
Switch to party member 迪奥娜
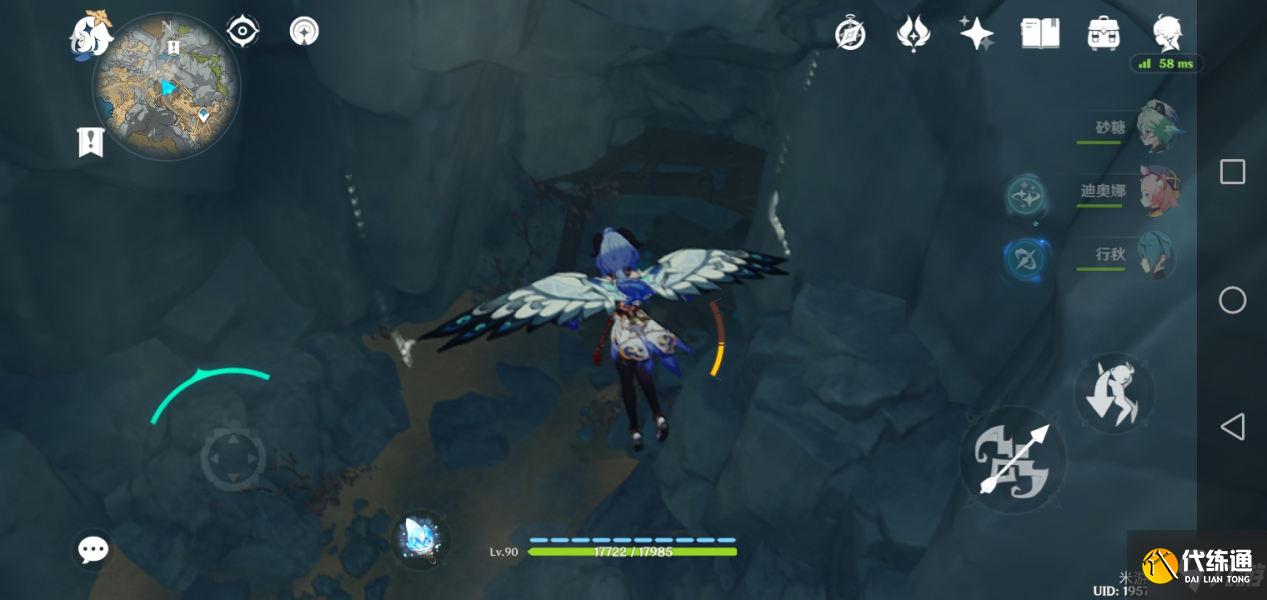[x=1158, y=191]
